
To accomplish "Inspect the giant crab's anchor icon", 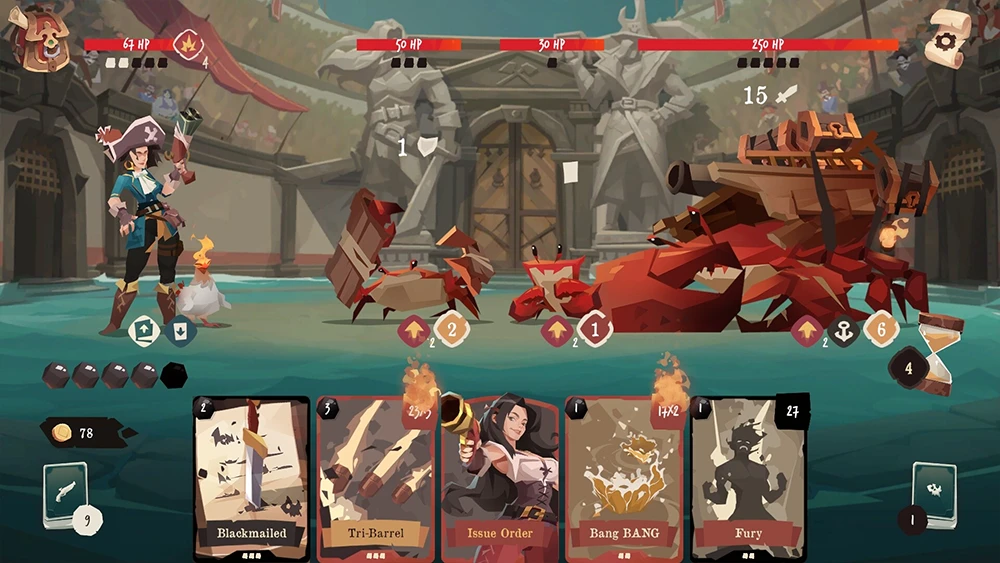I will tap(844, 331).
